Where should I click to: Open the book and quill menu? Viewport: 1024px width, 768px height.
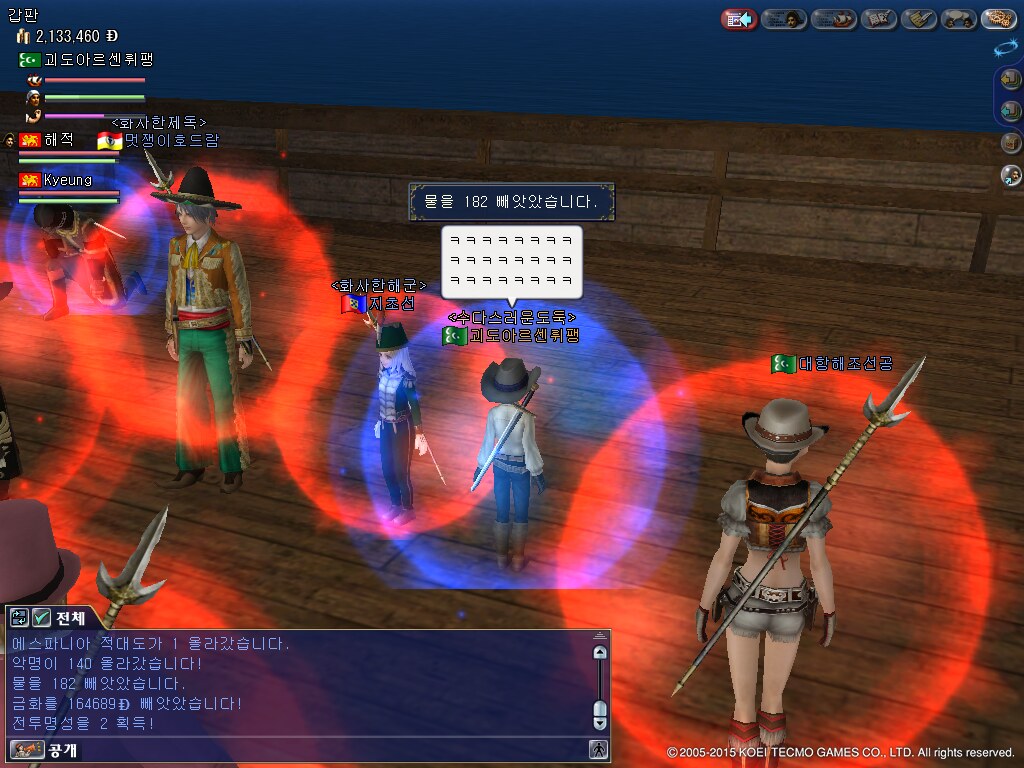[879, 19]
